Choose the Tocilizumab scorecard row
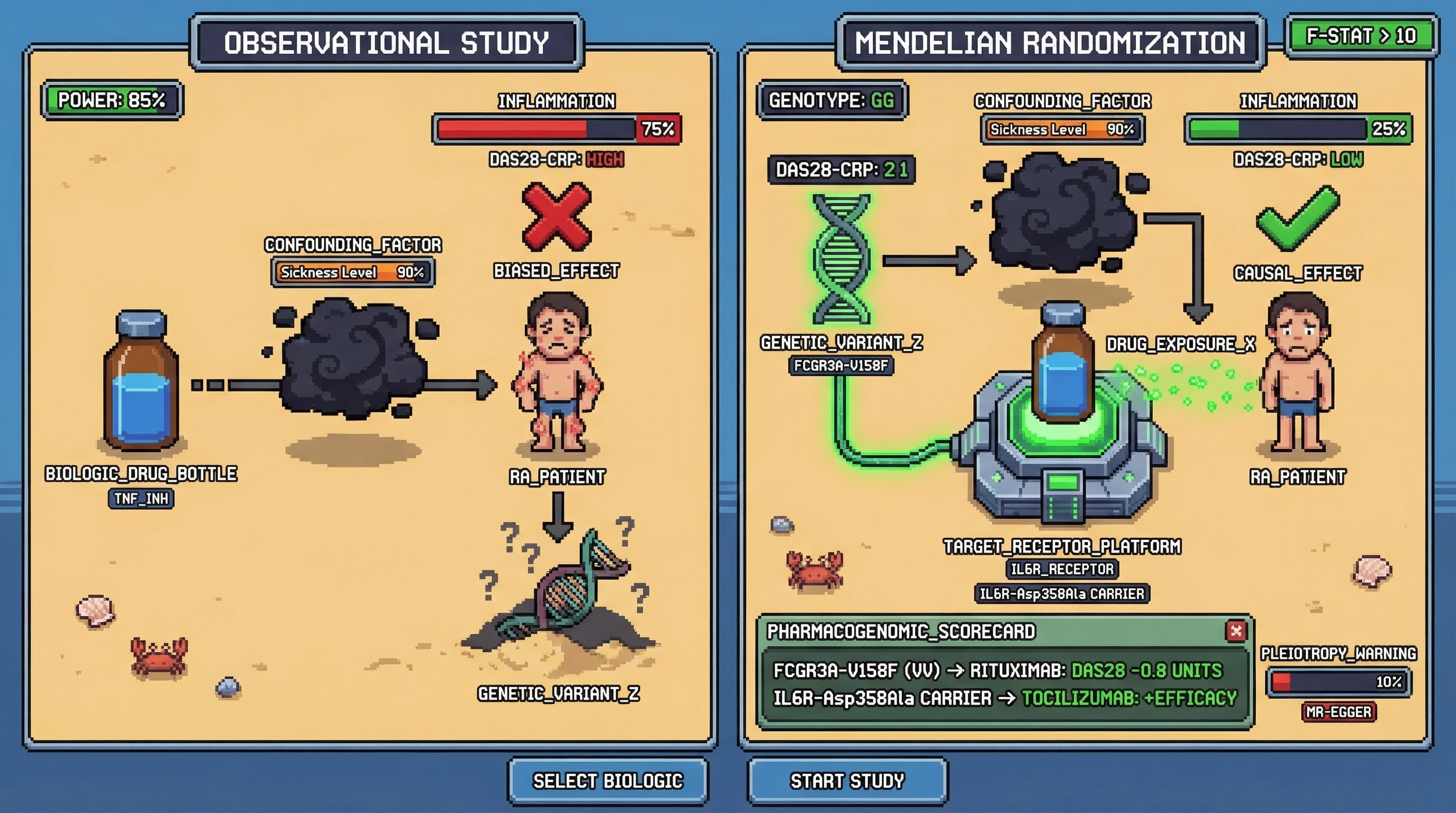 (x=1004, y=698)
